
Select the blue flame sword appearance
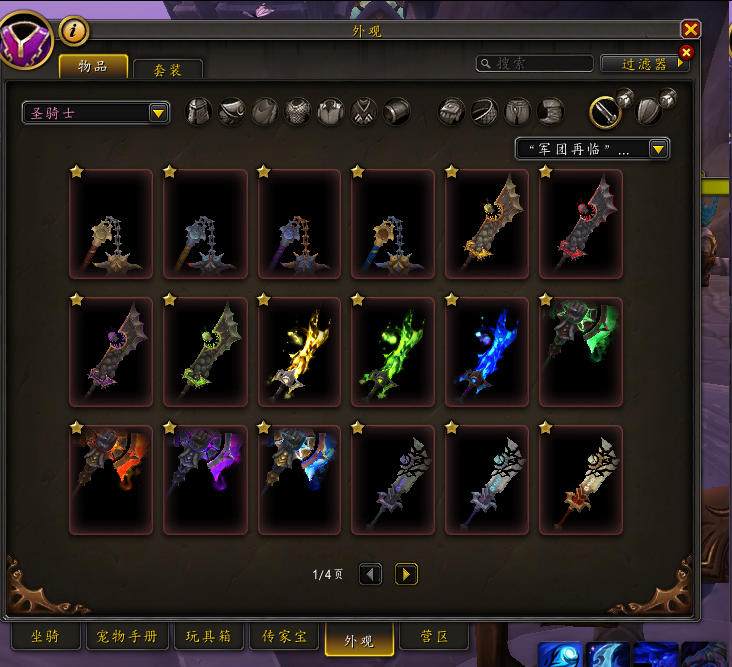click(487, 352)
